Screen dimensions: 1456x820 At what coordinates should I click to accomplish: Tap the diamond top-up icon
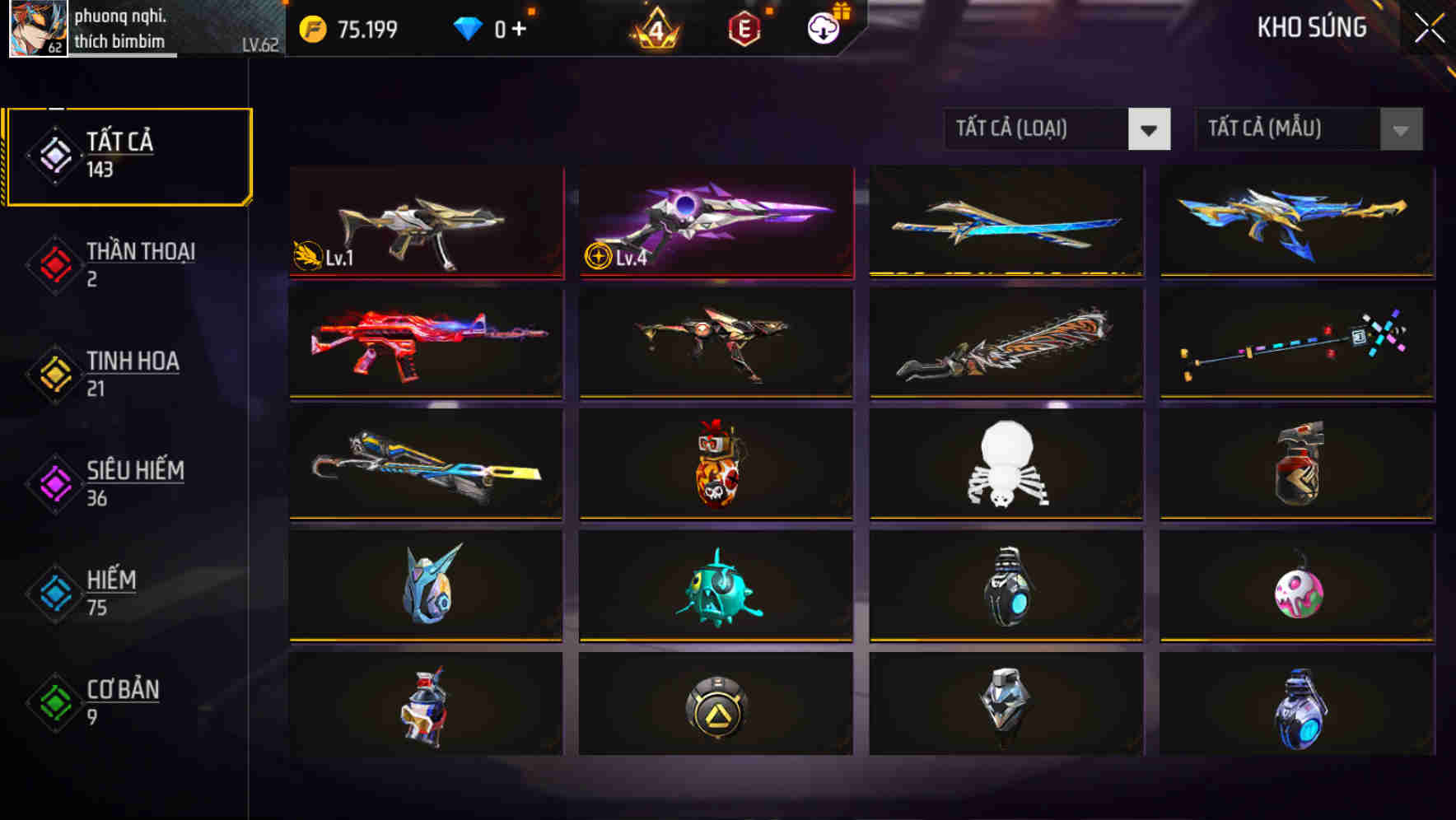pos(467,27)
